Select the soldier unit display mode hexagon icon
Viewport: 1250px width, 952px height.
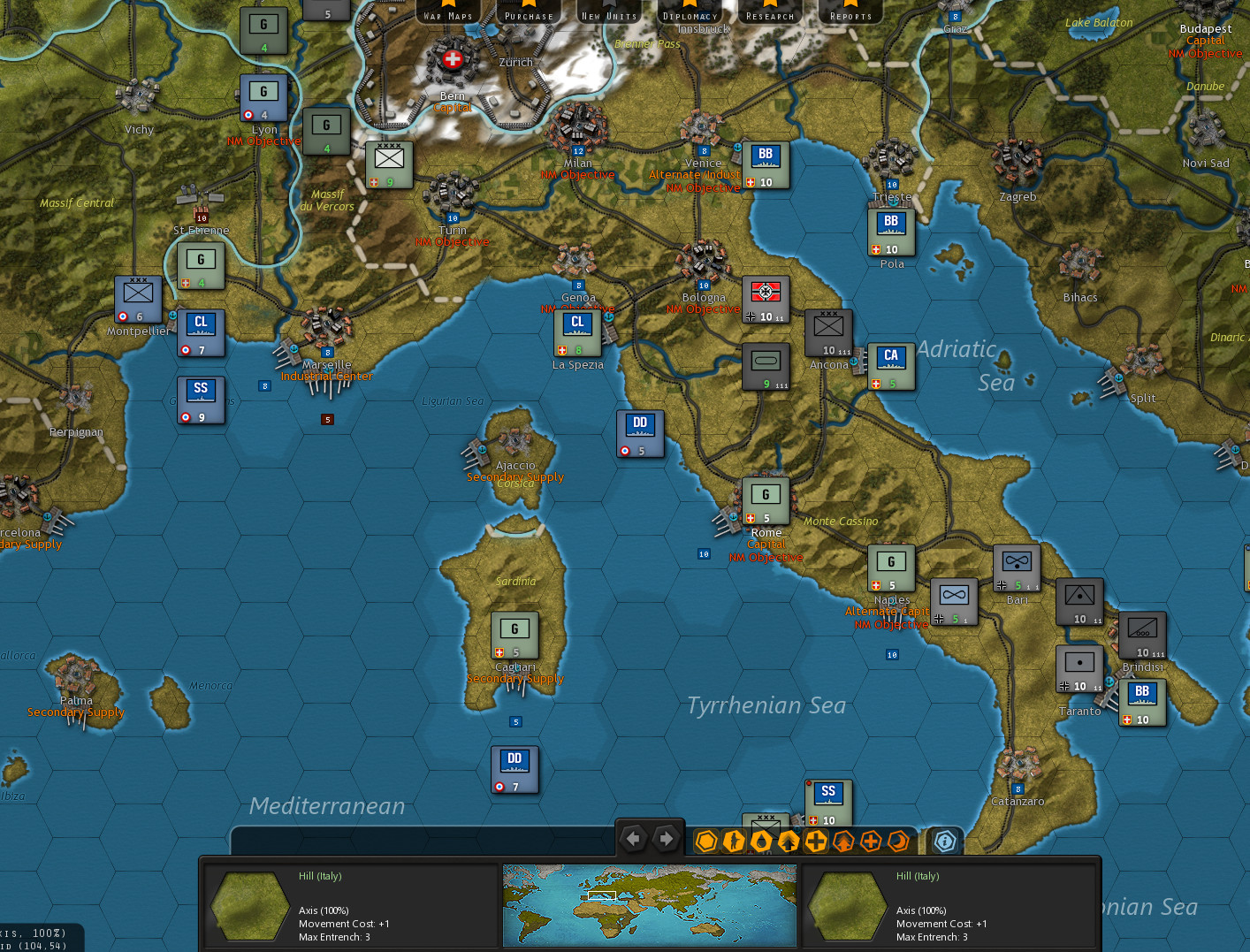(x=734, y=841)
